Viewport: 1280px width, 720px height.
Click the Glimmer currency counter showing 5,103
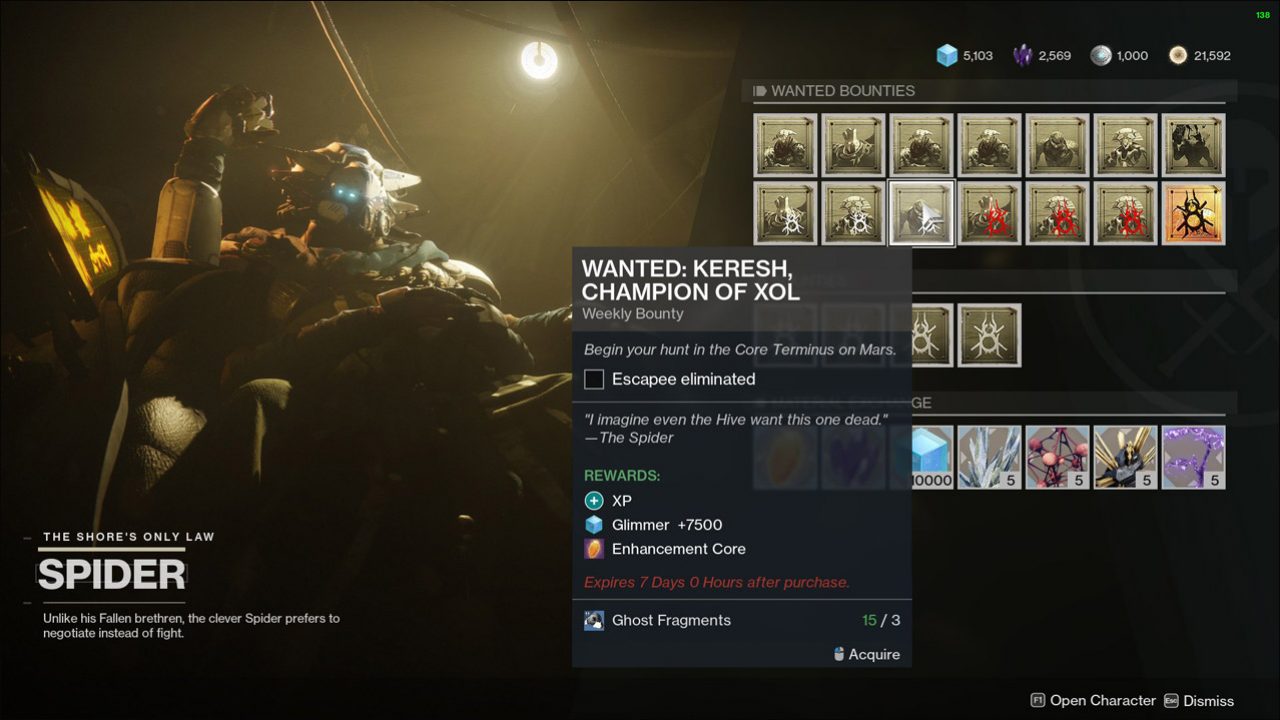tap(962, 55)
